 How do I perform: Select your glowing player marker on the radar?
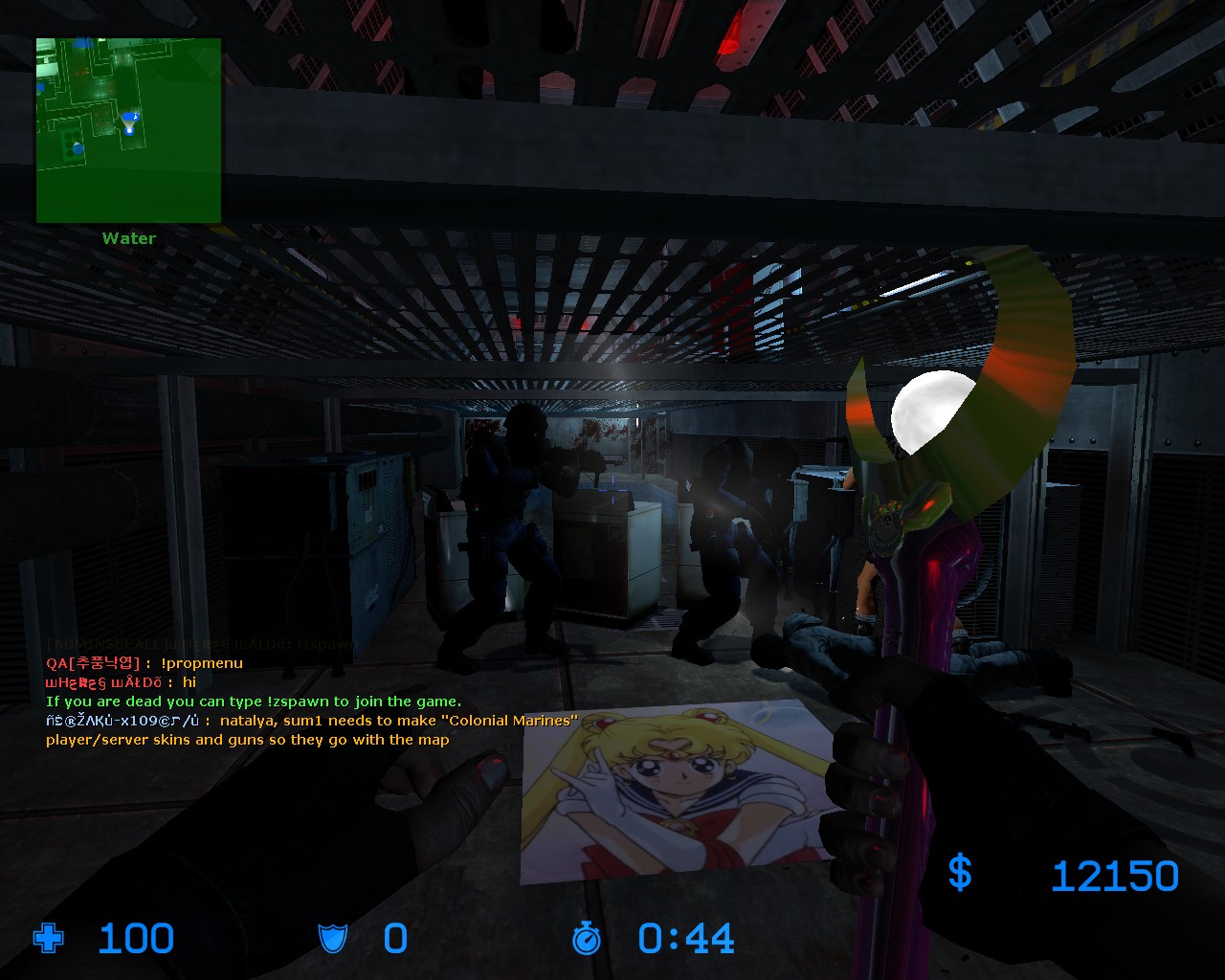coord(129,130)
